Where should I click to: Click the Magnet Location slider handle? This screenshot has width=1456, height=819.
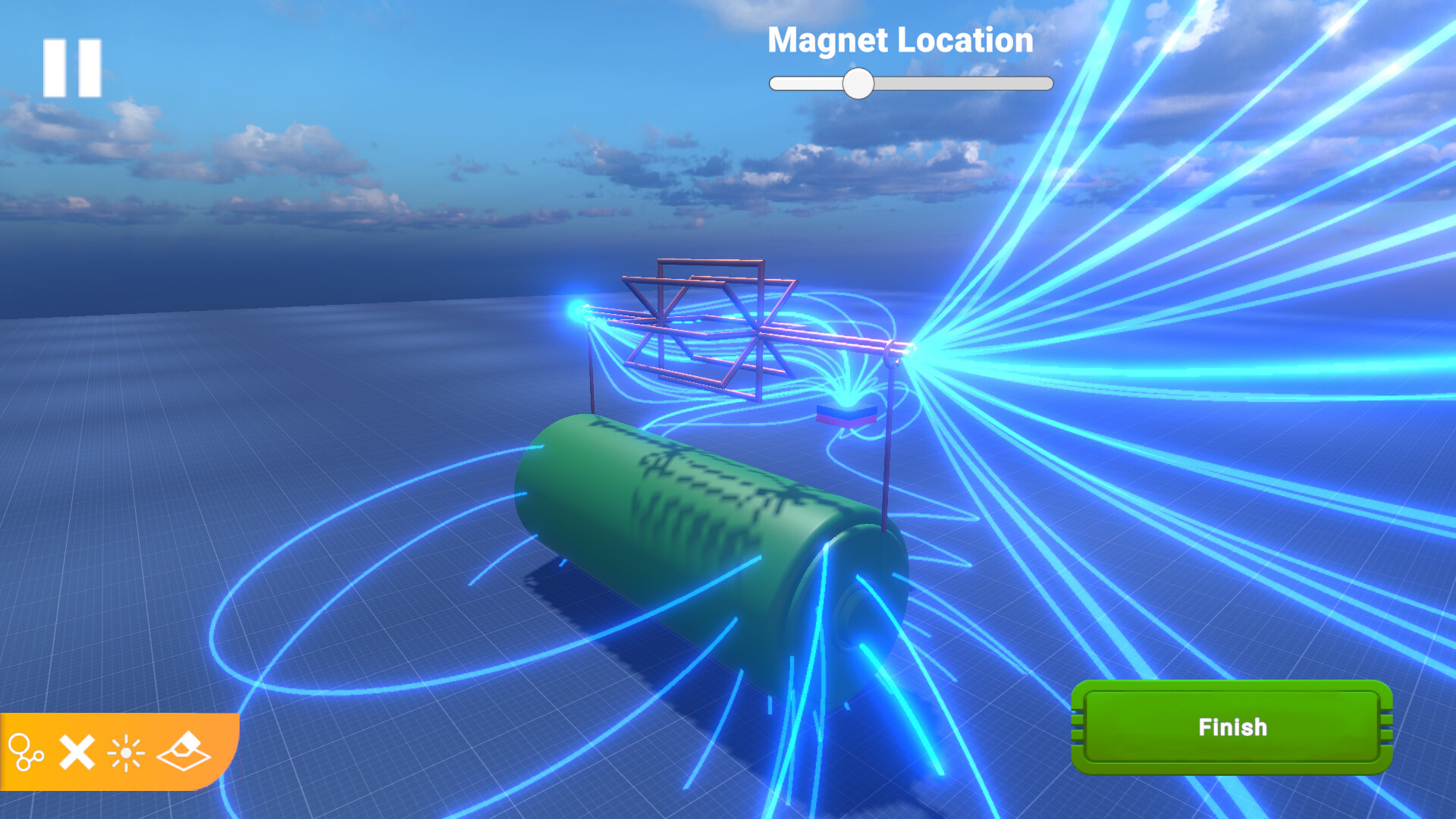pyautogui.click(x=860, y=83)
